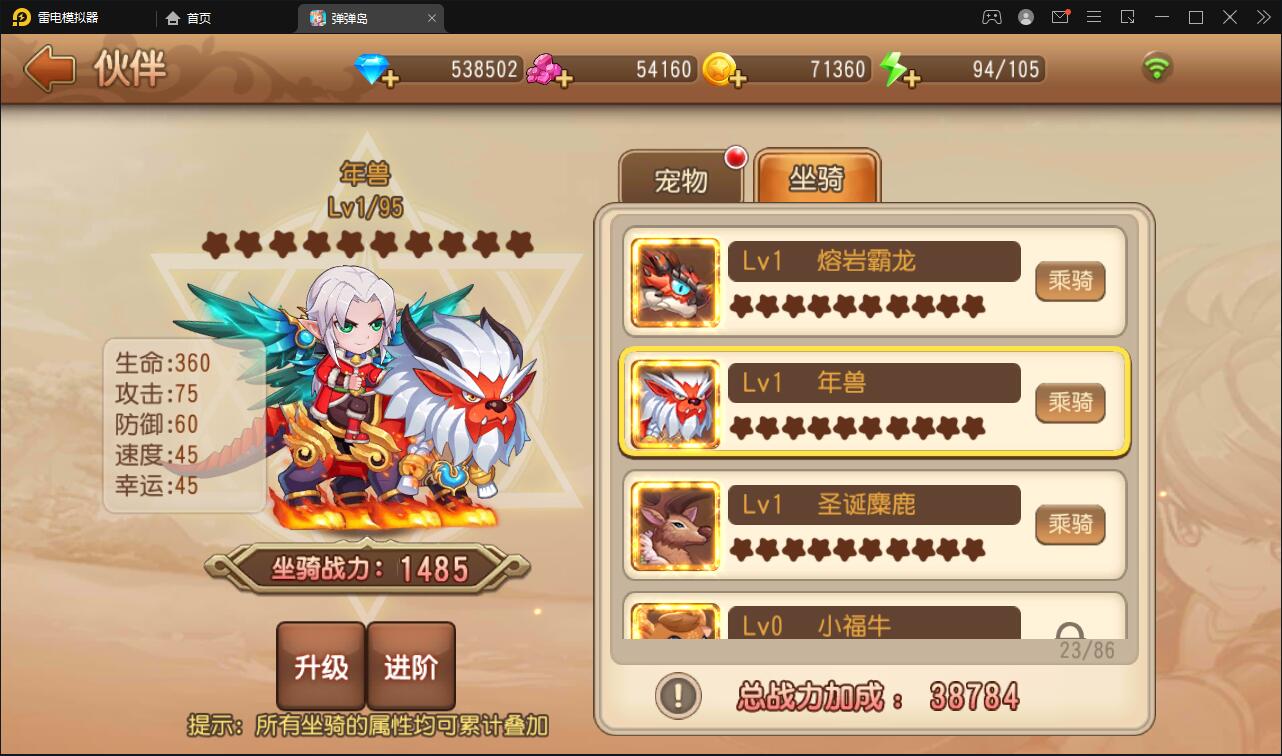Click the 圣诞麋鹿 mount thumbnail
This screenshot has width=1282, height=756.
(672, 526)
